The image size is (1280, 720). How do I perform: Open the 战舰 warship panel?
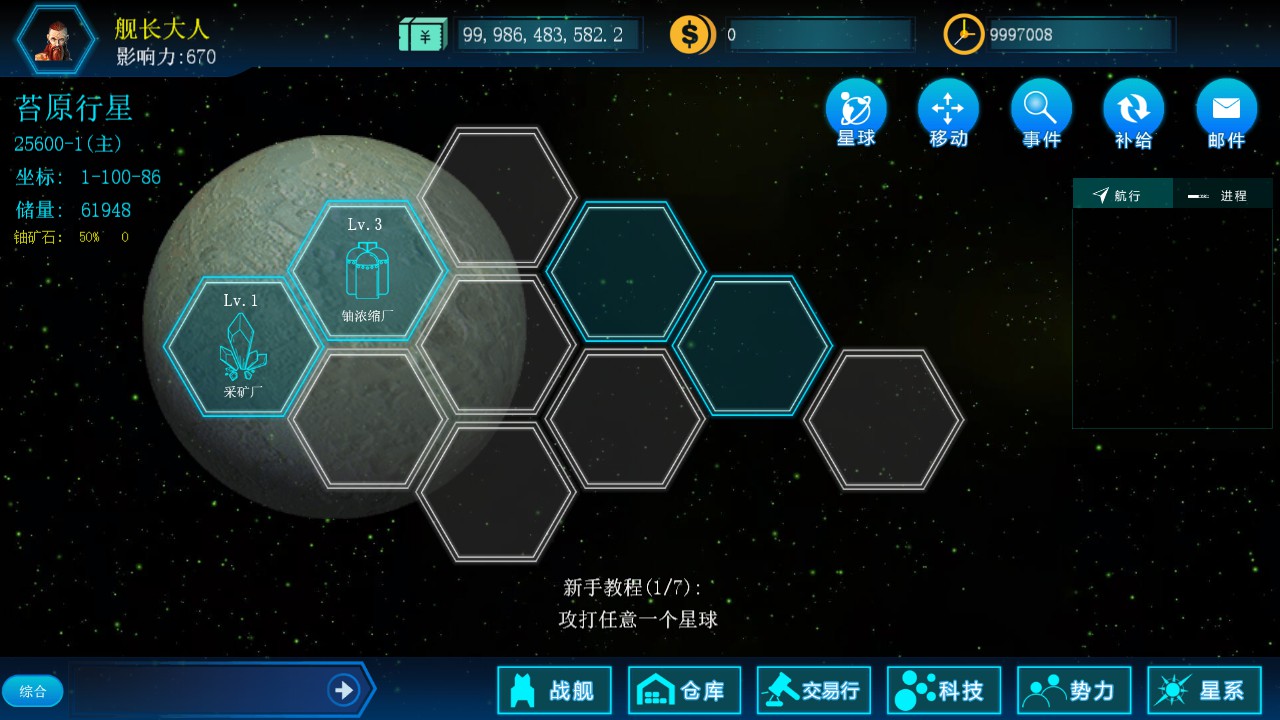554,689
